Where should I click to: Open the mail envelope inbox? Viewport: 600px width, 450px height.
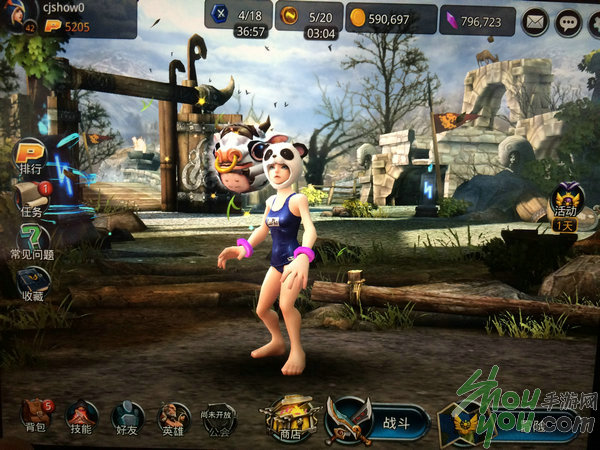536,18
